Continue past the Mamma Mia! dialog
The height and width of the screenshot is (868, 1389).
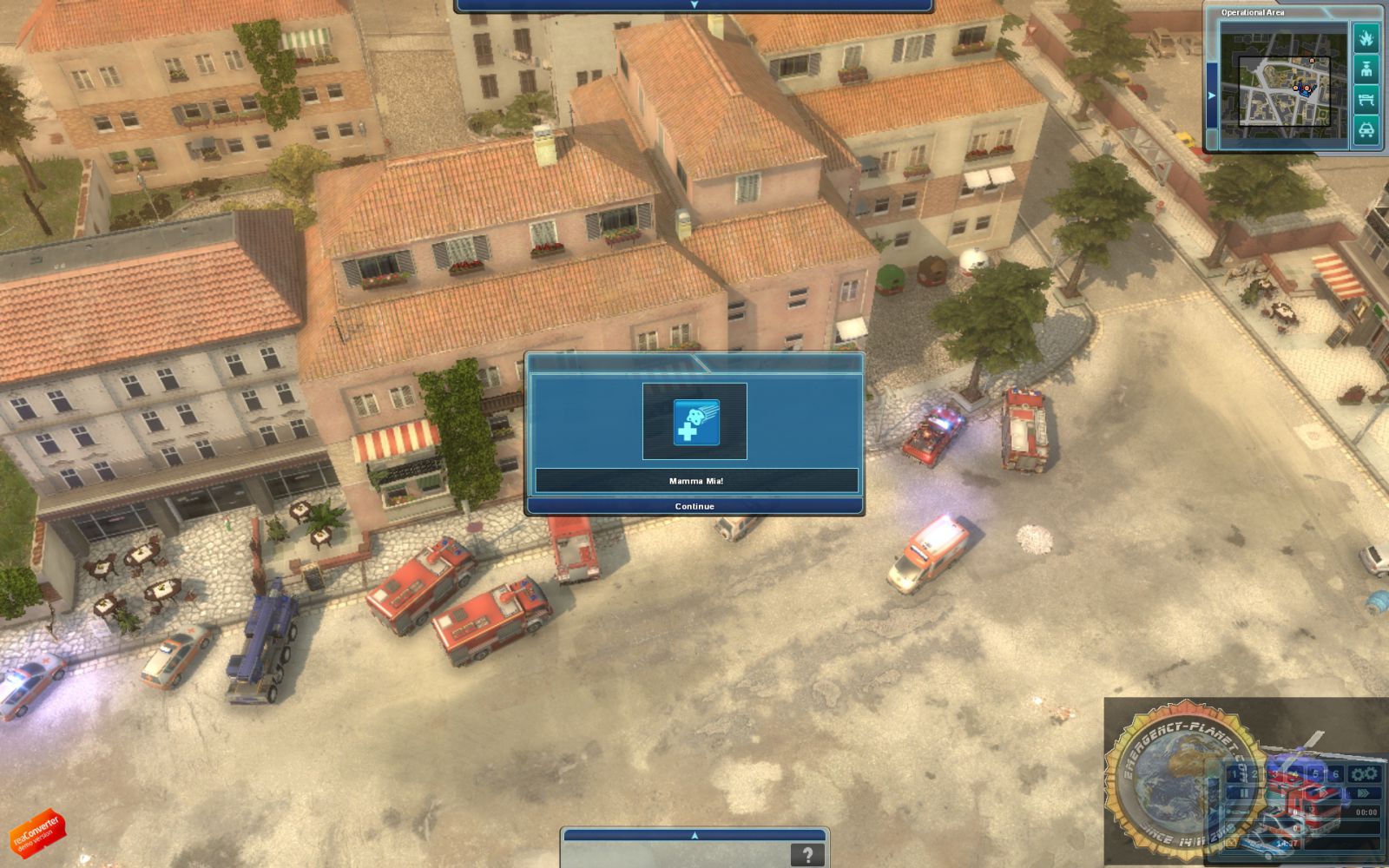(x=694, y=506)
